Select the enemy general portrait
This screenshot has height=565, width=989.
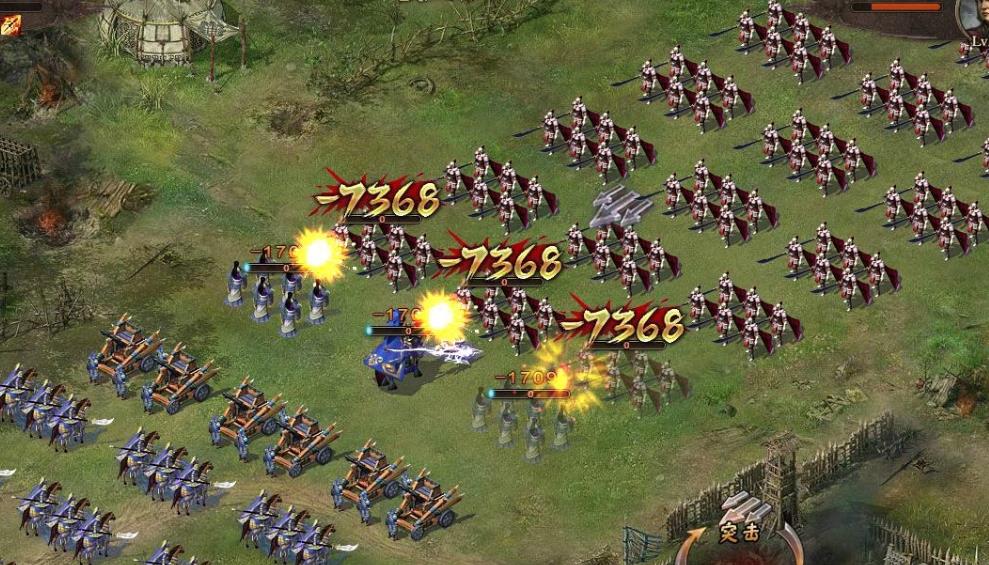coord(973,17)
